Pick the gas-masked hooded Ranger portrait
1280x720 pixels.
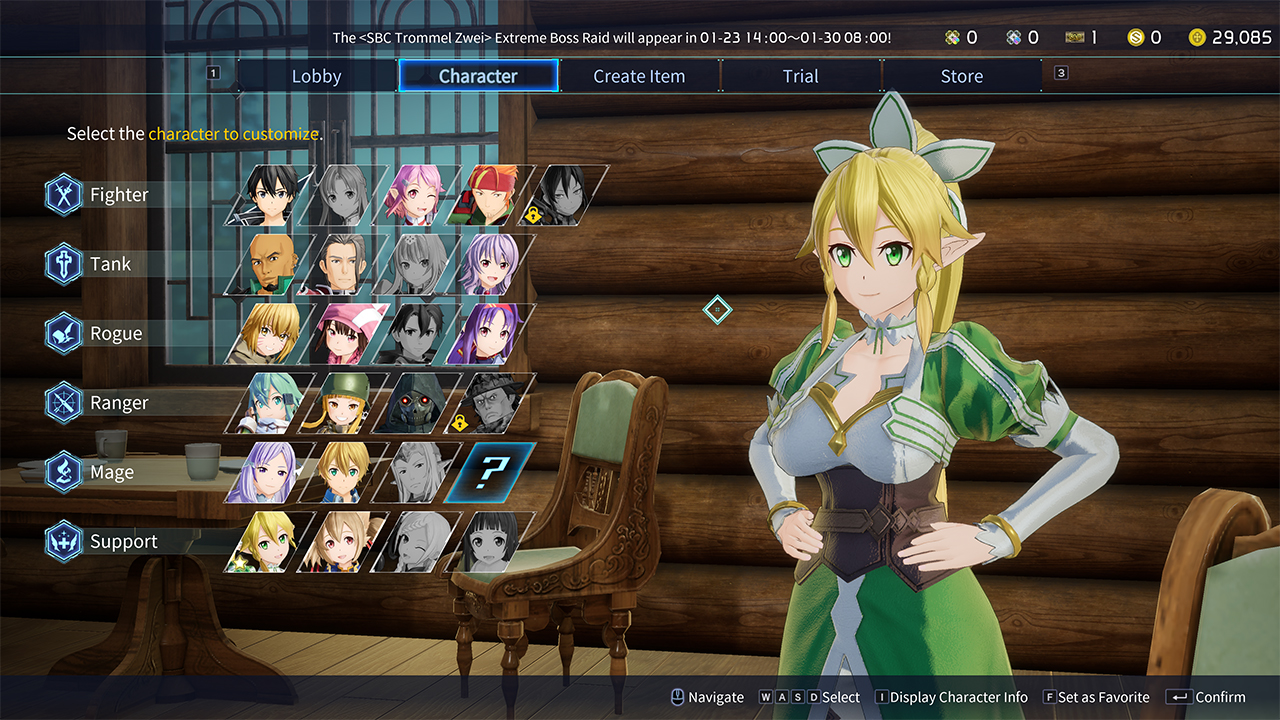419,403
